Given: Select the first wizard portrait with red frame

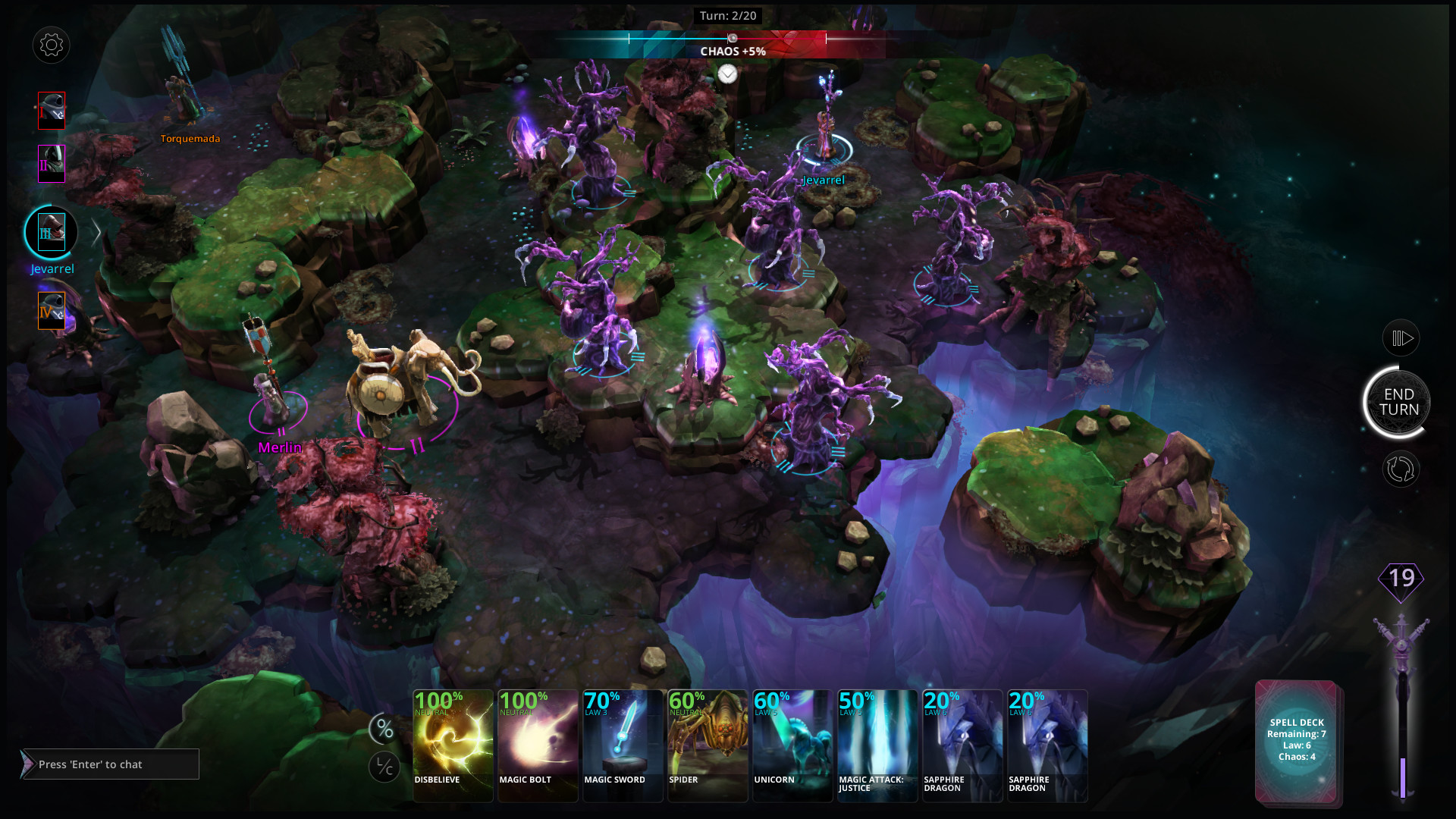Looking at the screenshot, I should tap(52, 111).
